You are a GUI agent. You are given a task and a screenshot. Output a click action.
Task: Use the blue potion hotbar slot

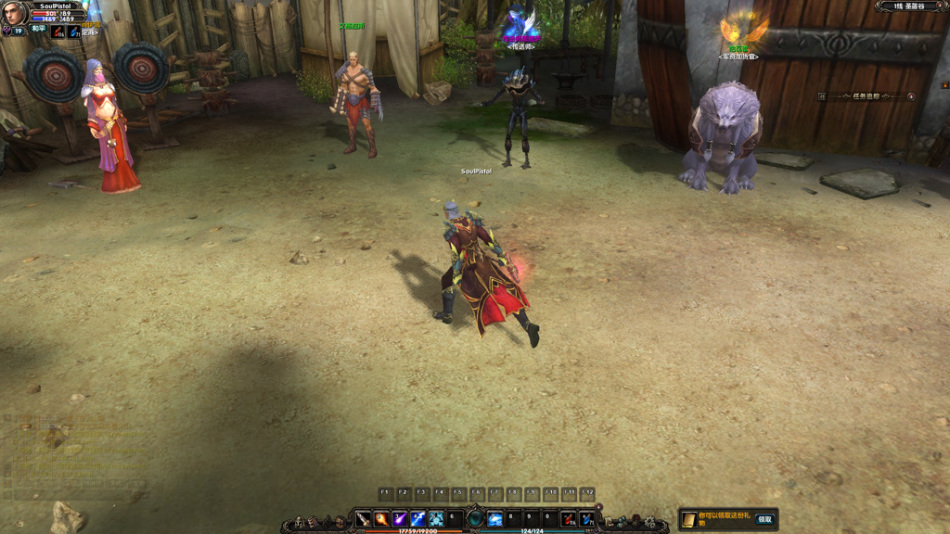(586, 519)
